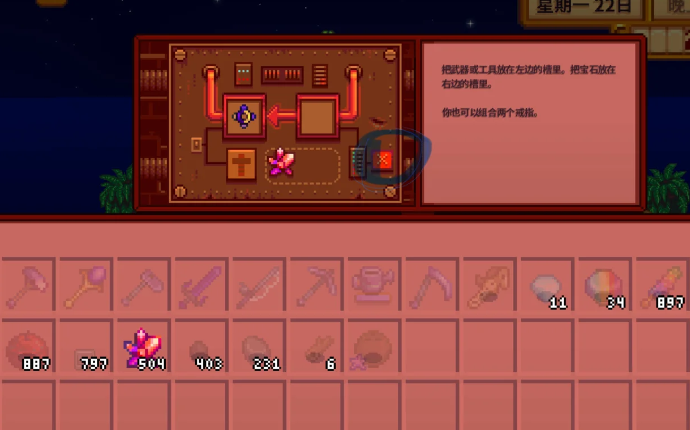Screen dimensions: 690x430
Task: Pick up the ring in the left forge slot
Action: point(243,117)
